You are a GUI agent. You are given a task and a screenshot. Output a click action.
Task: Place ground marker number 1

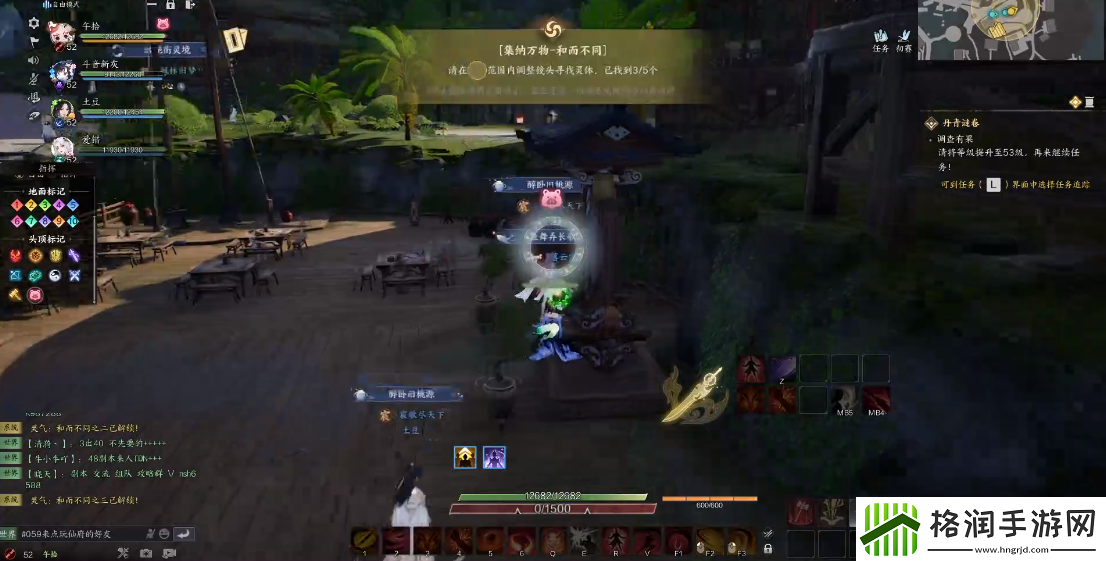pos(17,205)
